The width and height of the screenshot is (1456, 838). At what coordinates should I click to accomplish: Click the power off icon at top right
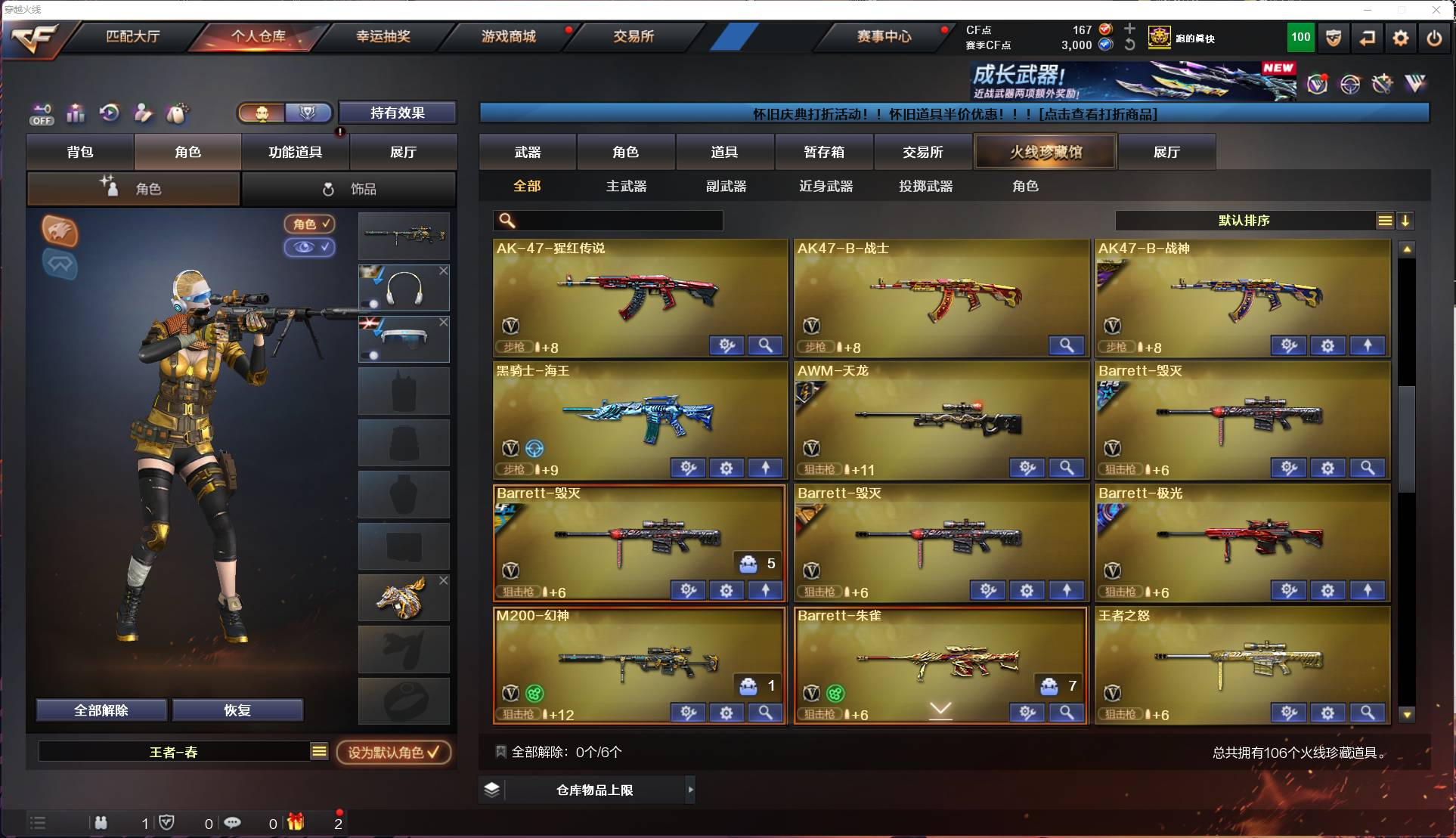point(1433,38)
